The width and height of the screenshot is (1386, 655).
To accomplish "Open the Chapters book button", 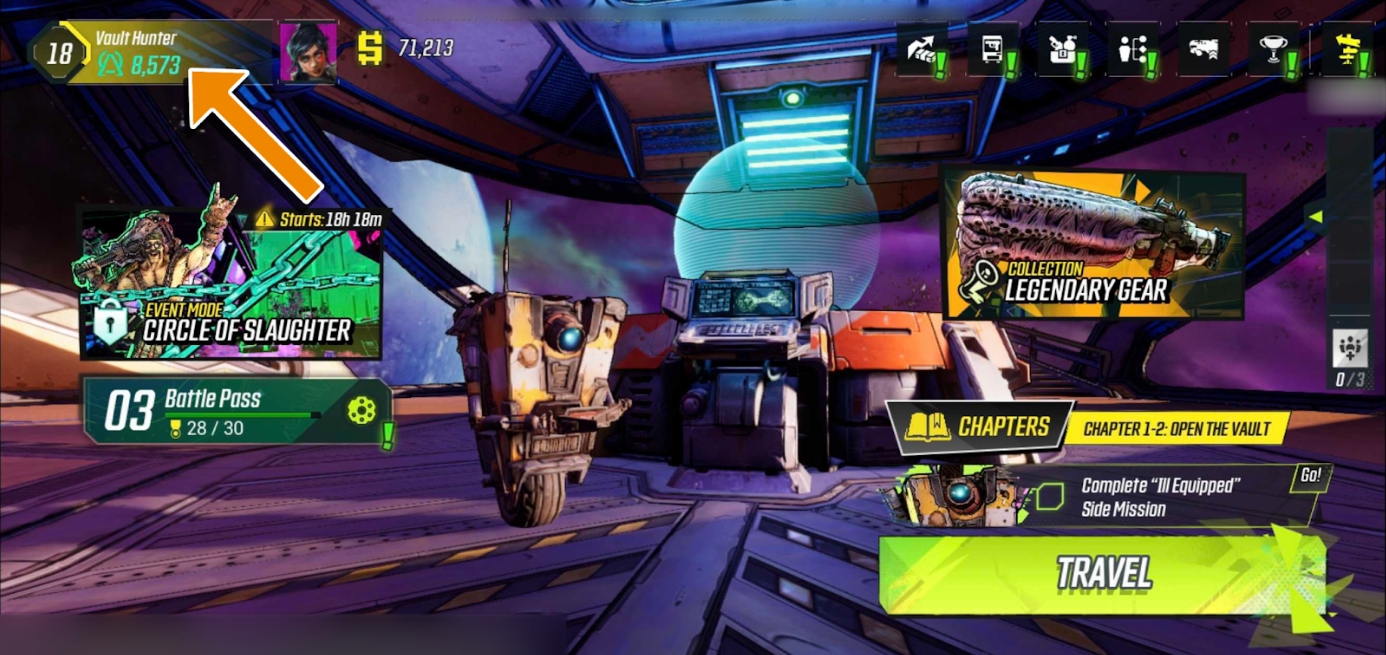I will (979, 427).
